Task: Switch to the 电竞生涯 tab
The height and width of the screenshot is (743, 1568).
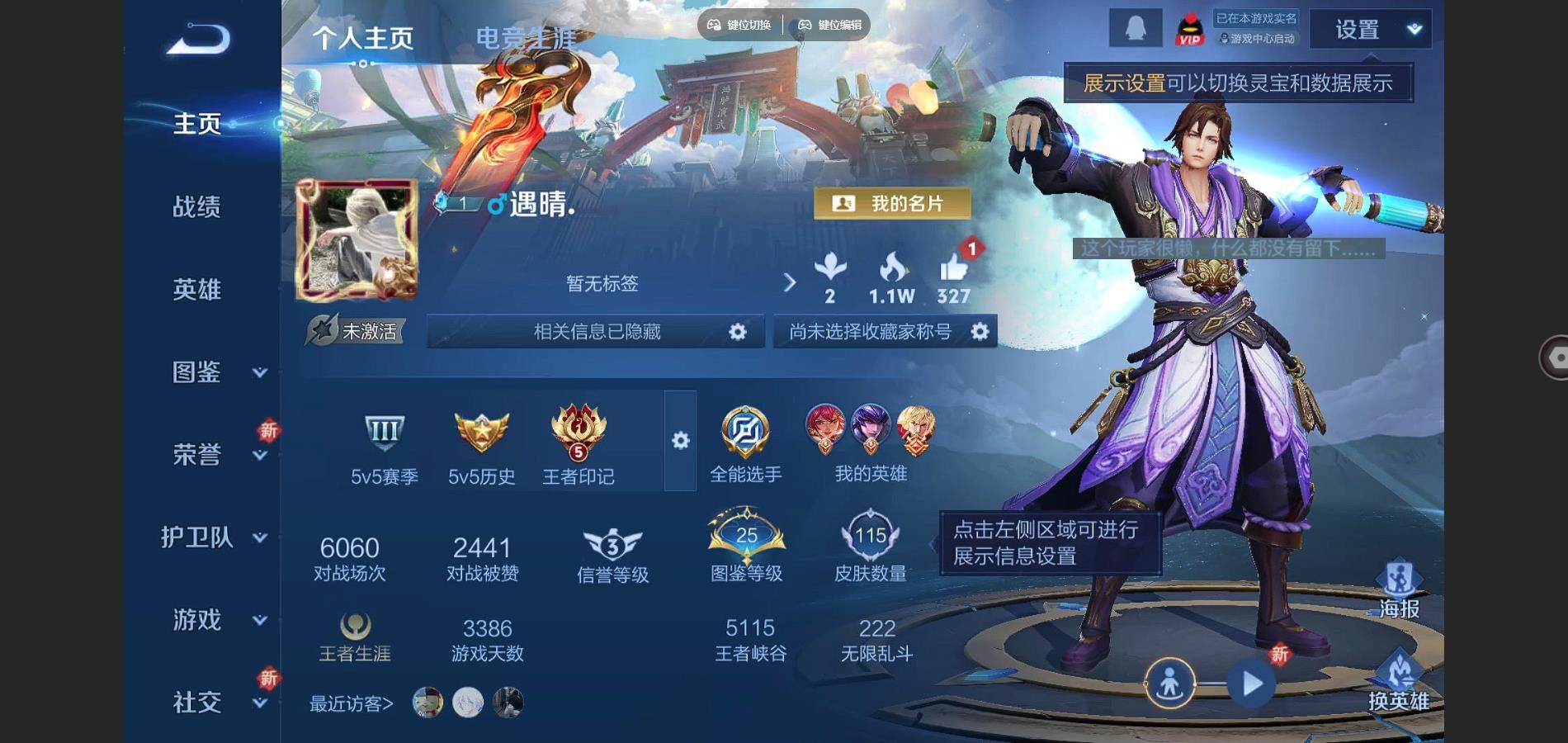Action: (x=526, y=38)
